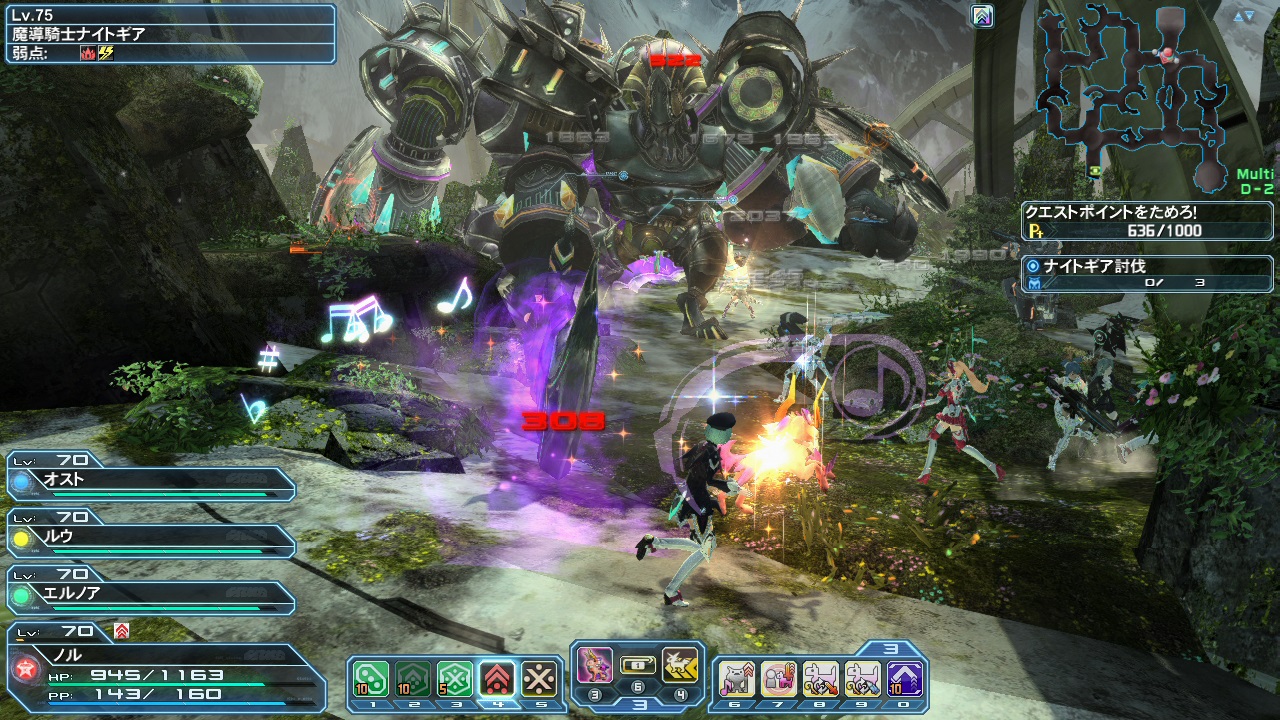This screenshot has height=720, width=1280.
Task: Select party member オスト
Action: coord(152,479)
